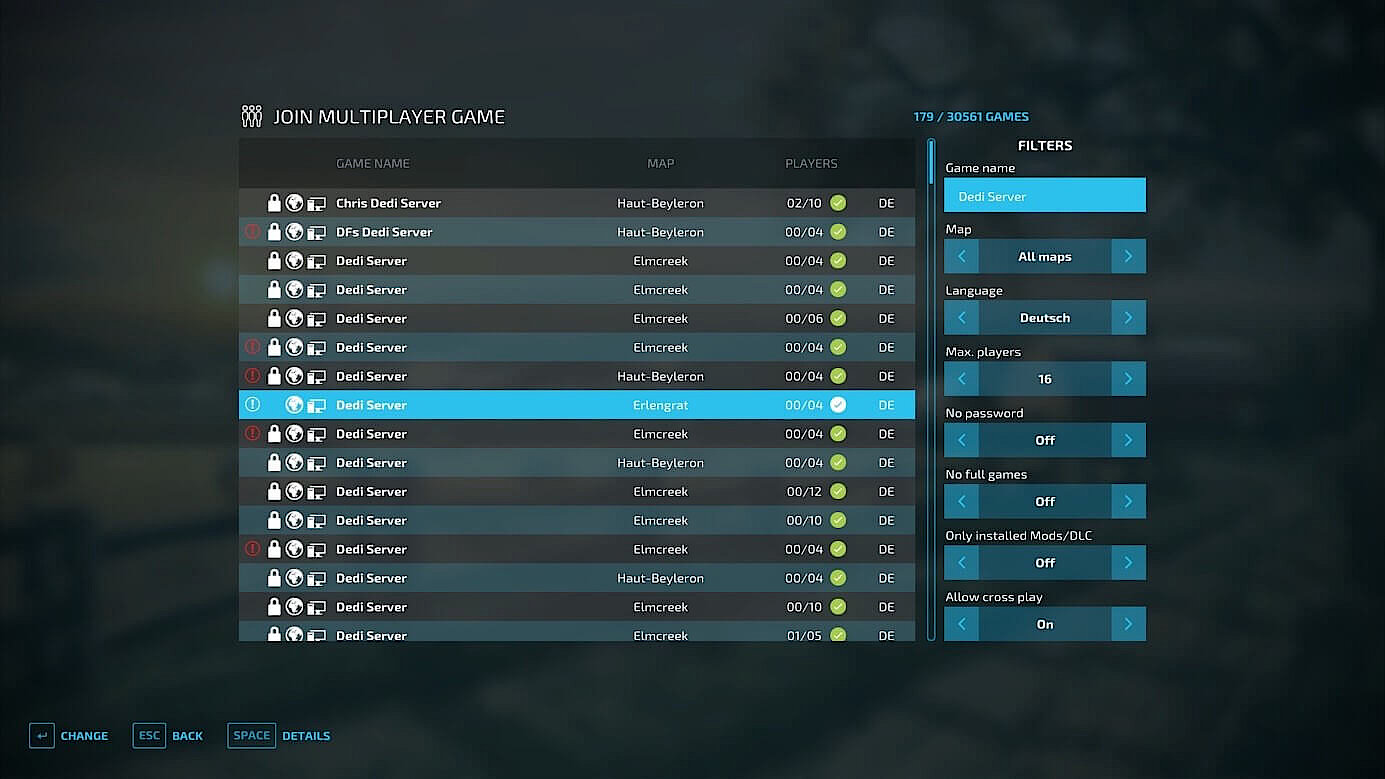Click the green checkmark beside 02/10 players
1385x779 pixels.
click(x=837, y=202)
